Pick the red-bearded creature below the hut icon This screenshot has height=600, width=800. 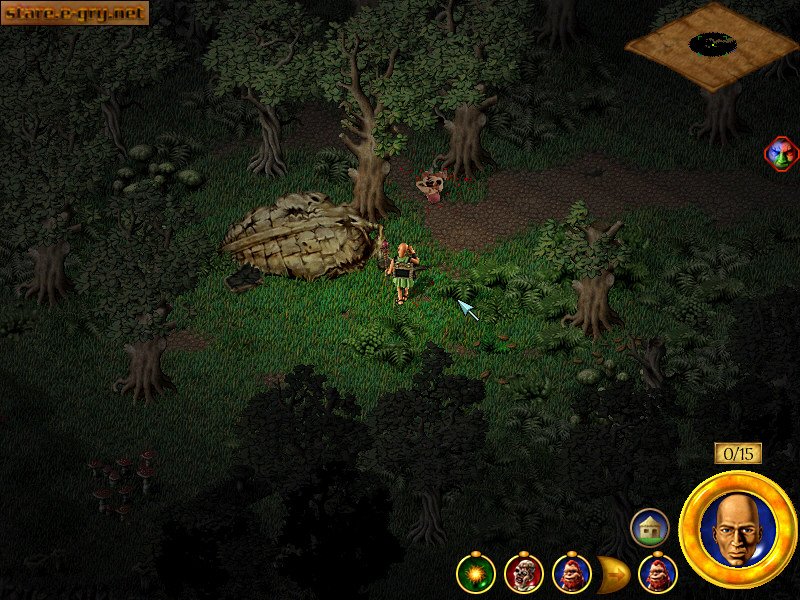pos(657,574)
